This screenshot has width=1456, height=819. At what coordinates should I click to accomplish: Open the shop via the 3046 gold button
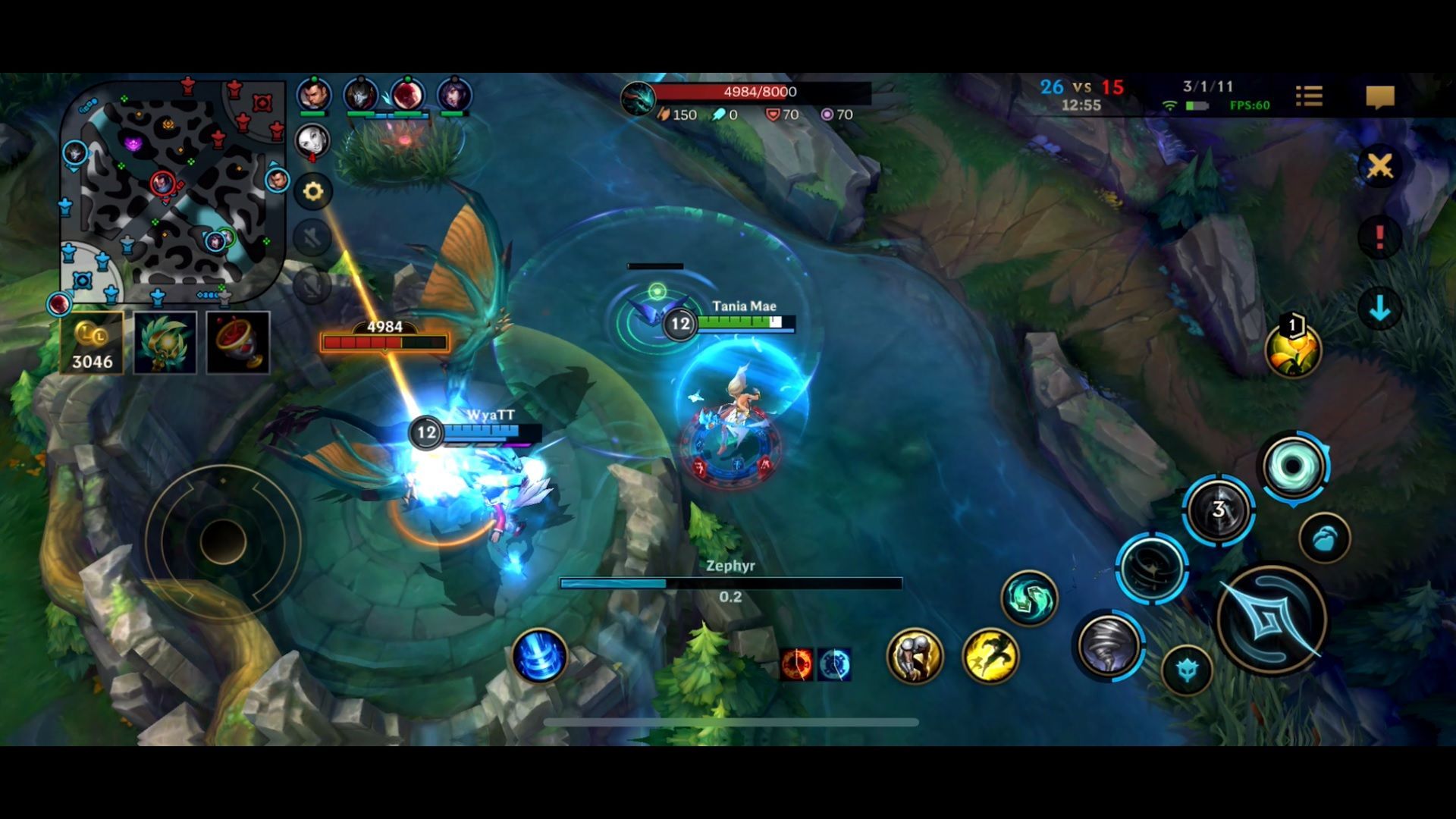(x=92, y=344)
